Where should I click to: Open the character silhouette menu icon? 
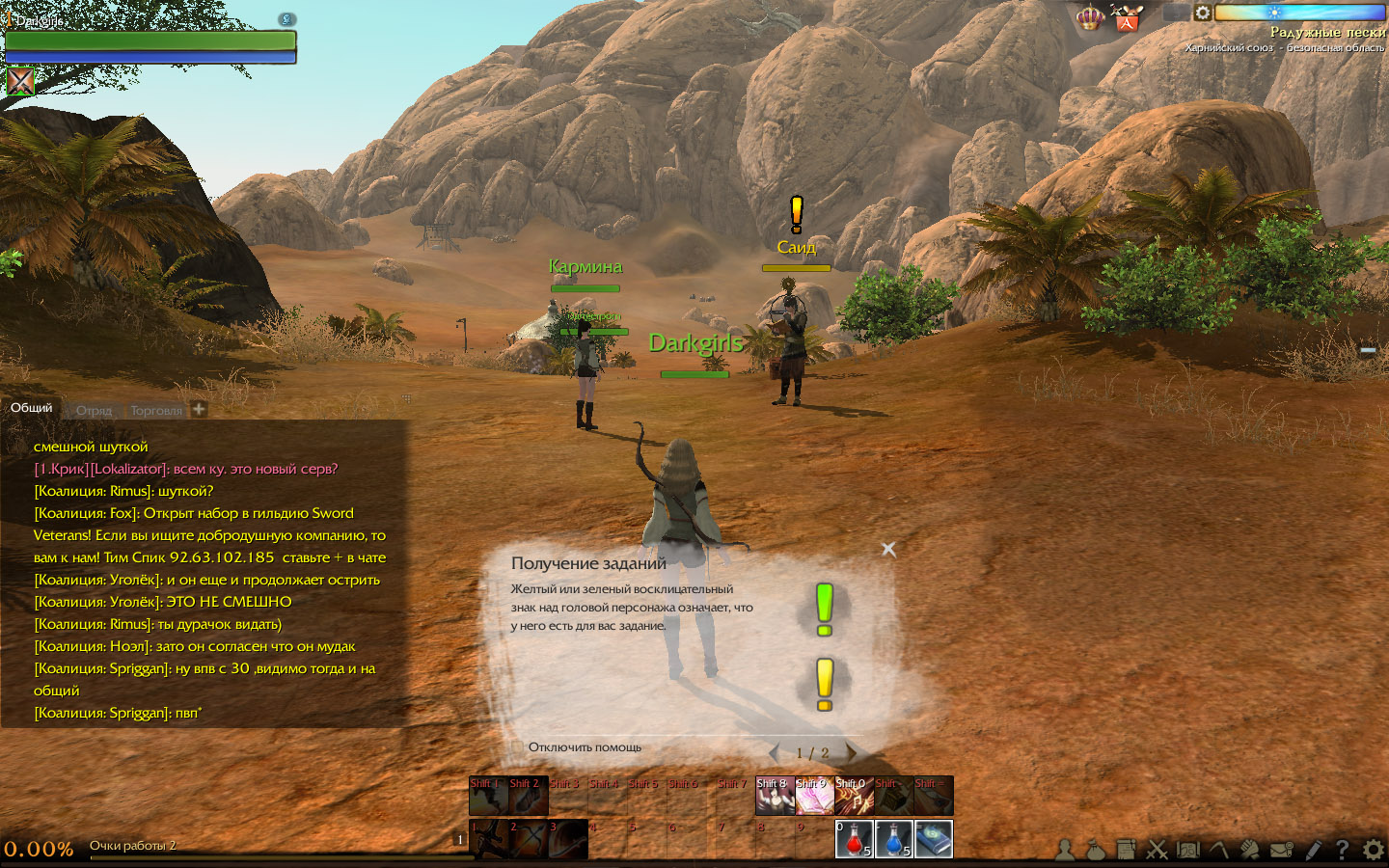[1065, 850]
